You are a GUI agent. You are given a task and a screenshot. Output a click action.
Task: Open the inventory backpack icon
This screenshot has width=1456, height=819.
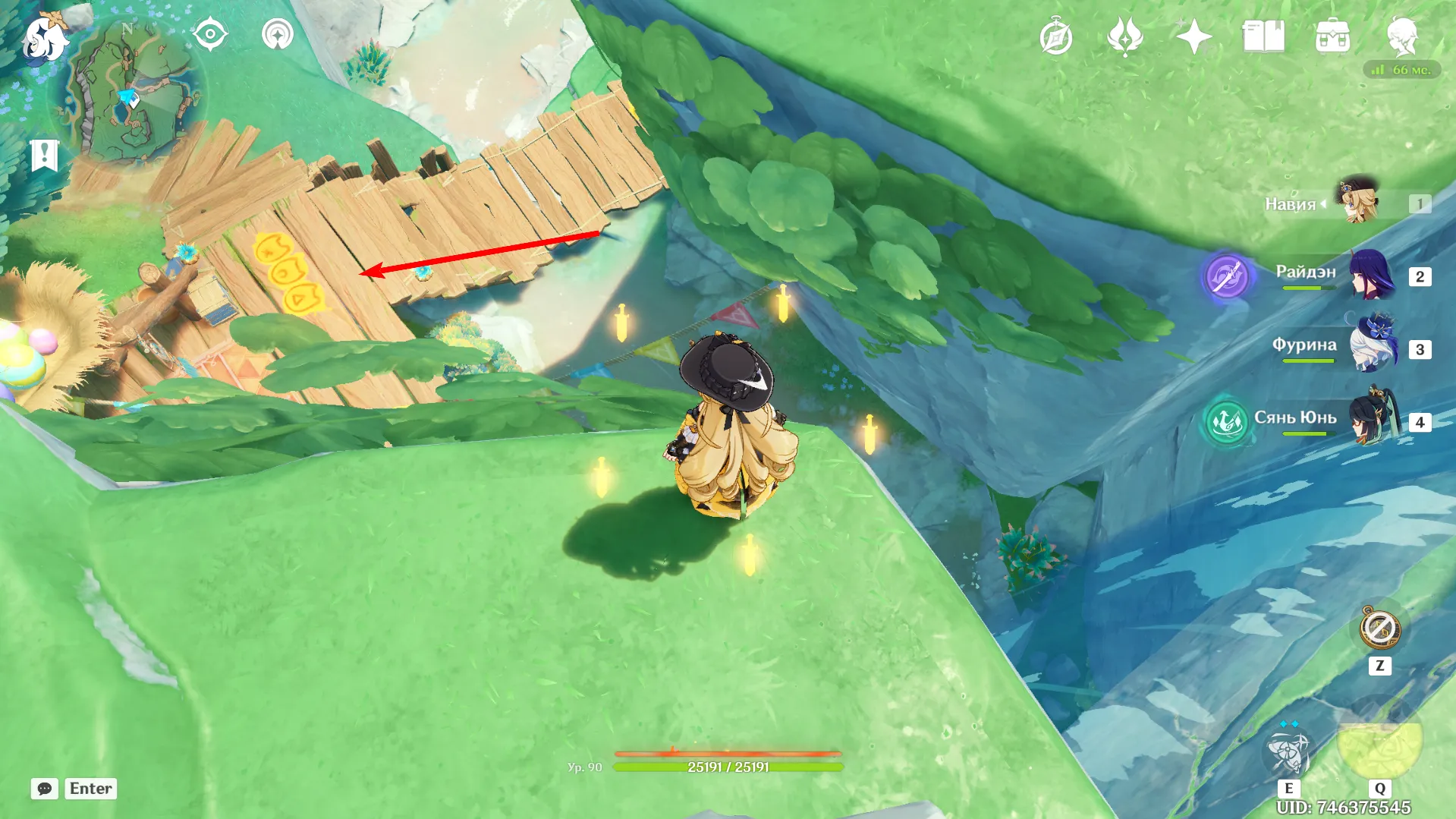tap(1332, 36)
